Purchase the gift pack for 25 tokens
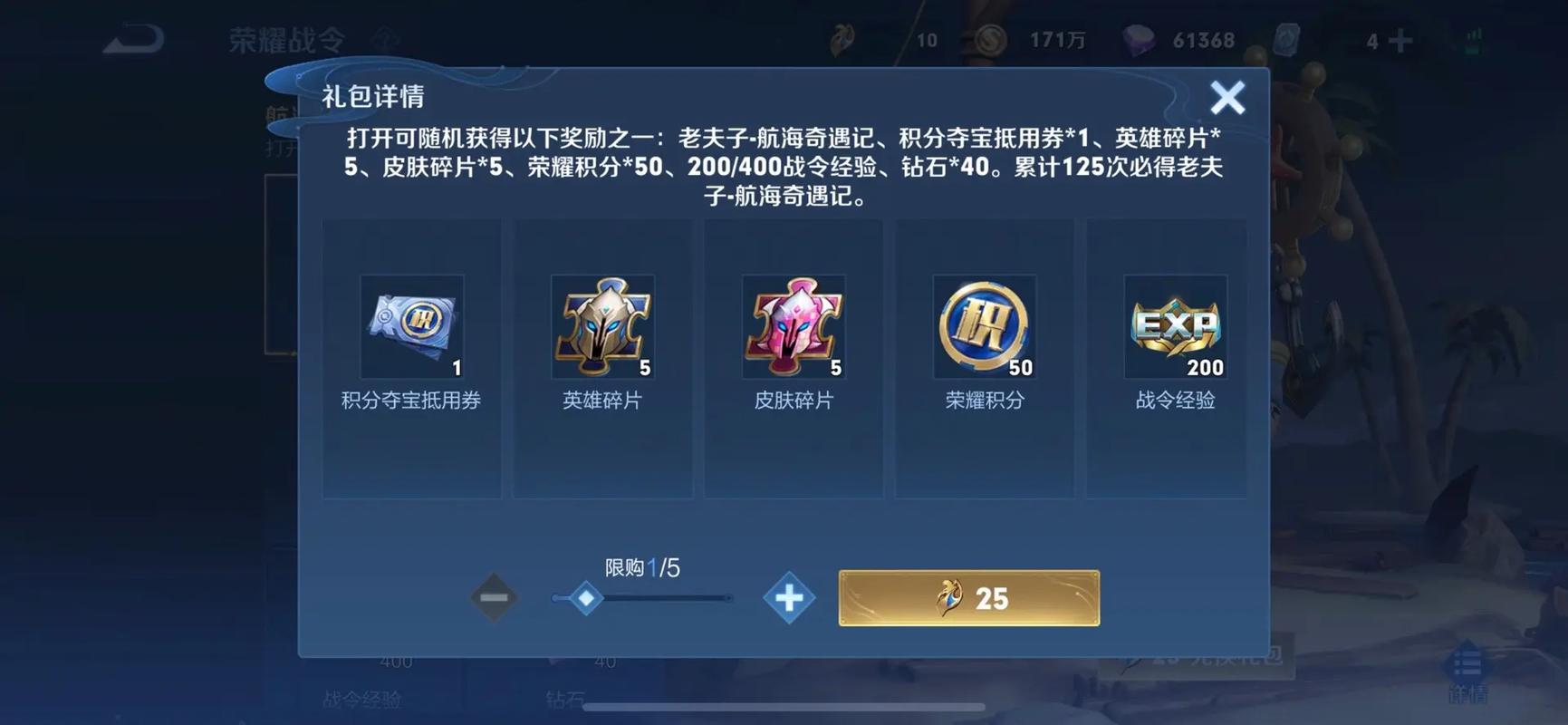 click(970, 597)
